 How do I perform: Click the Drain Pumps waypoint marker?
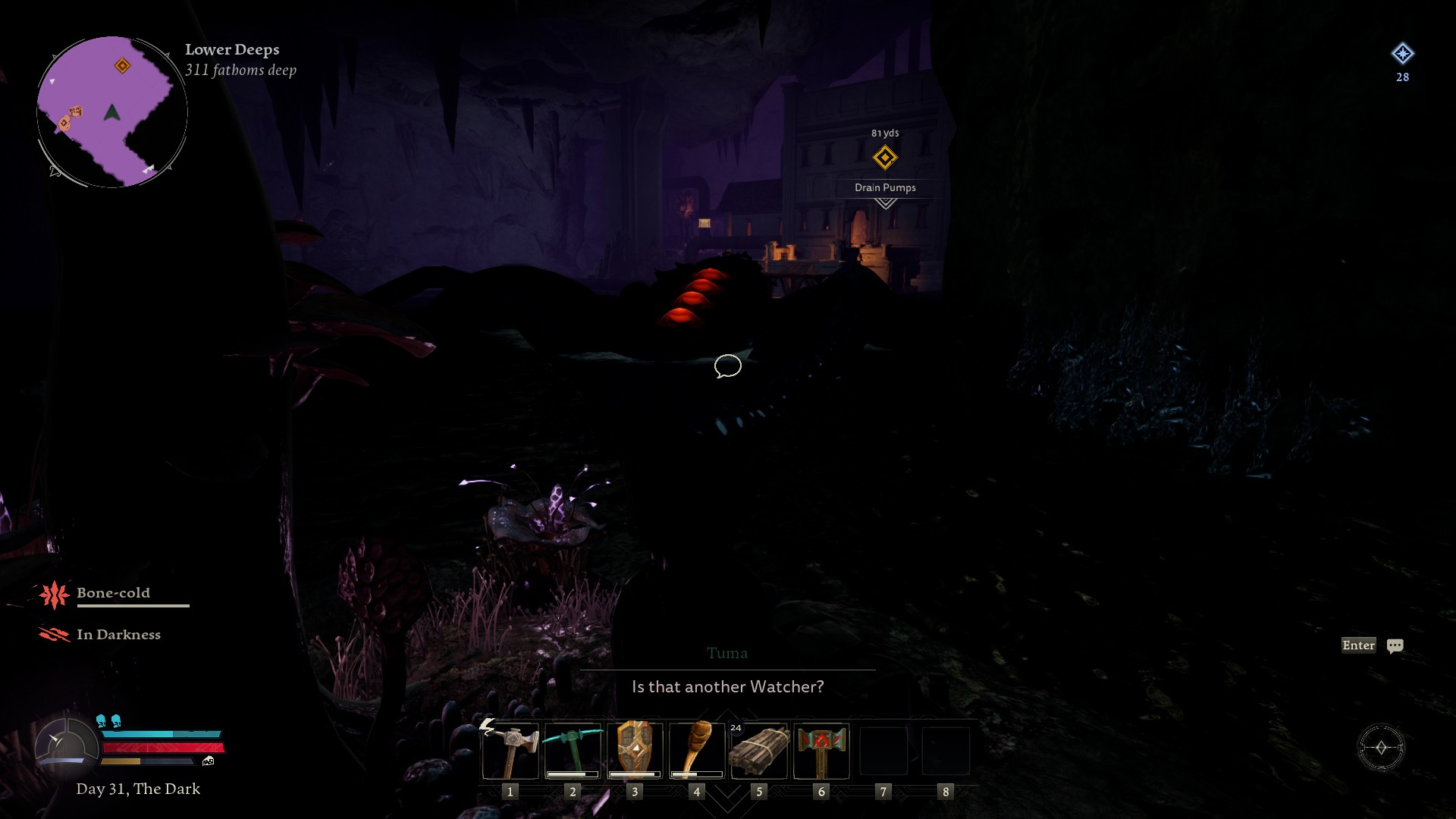click(885, 158)
